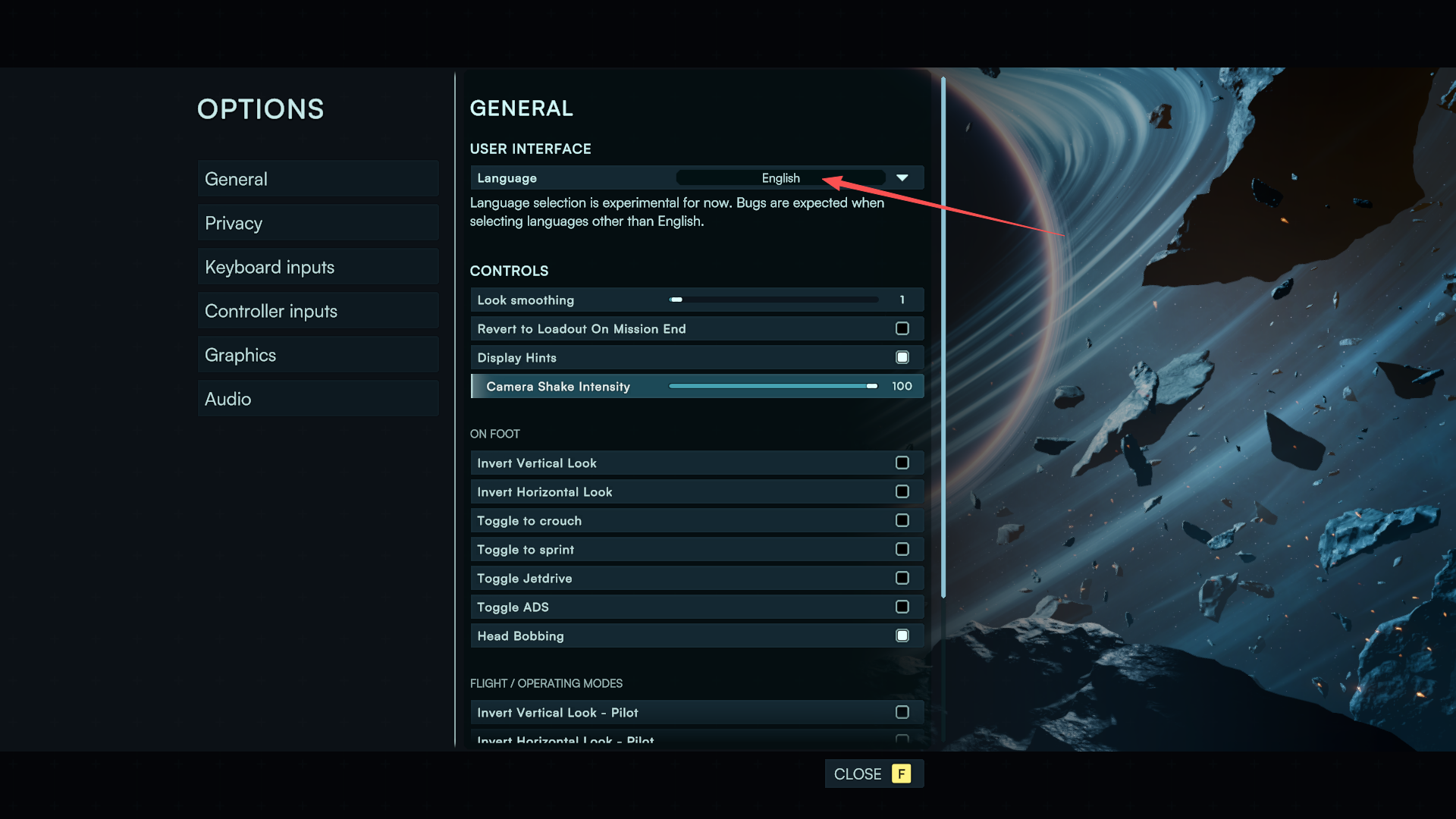This screenshot has height=819, width=1456.
Task: Close the options menu
Action: click(x=874, y=773)
